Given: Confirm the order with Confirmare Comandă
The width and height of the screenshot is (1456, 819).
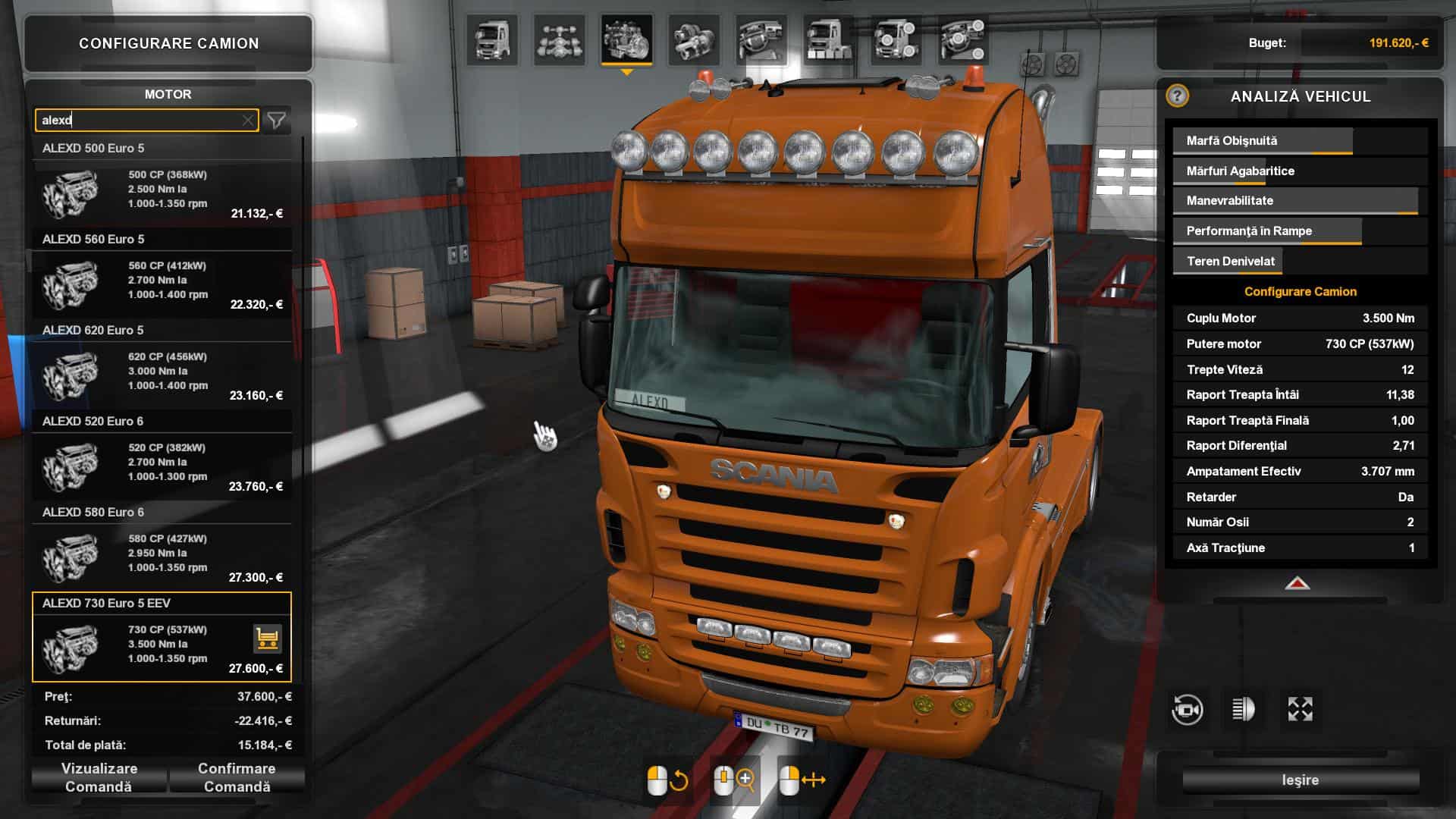Looking at the screenshot, I should click(x=237, y=777).
